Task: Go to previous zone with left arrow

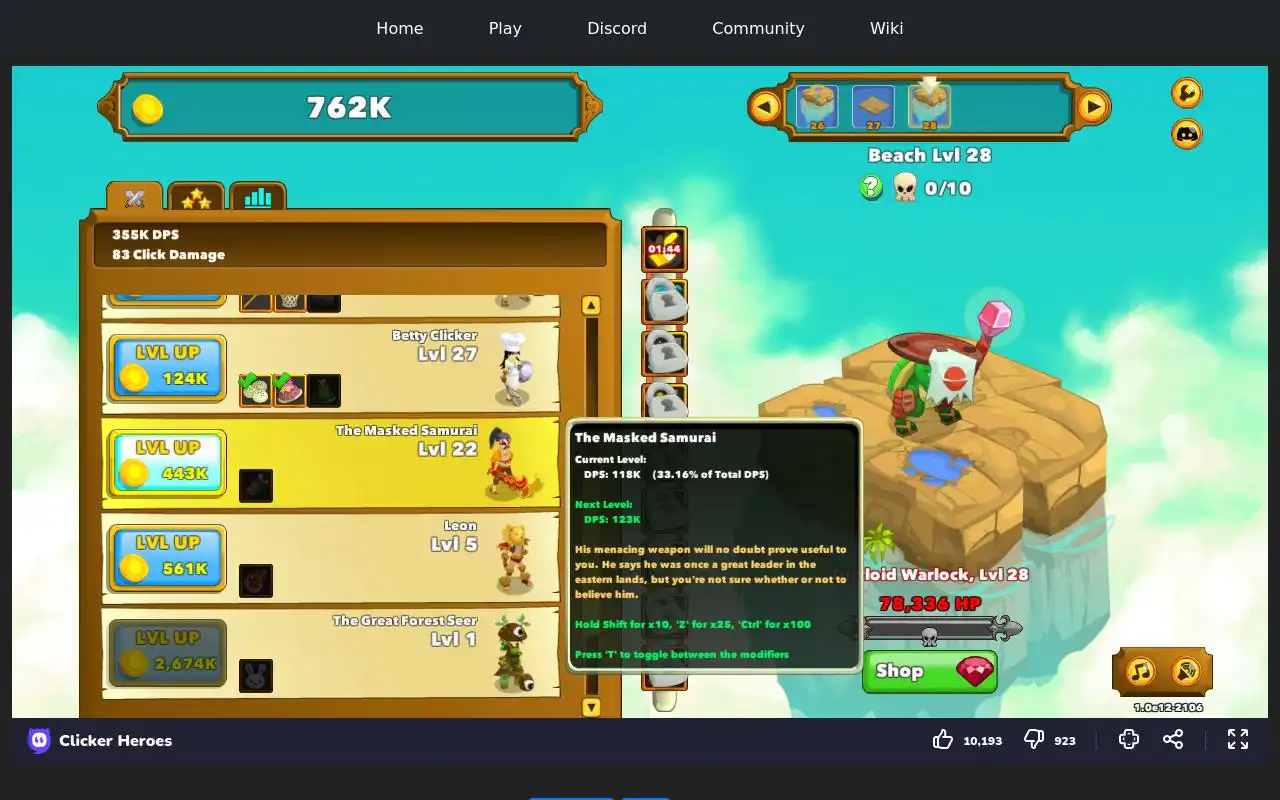Action: click(x=765, y=106)
